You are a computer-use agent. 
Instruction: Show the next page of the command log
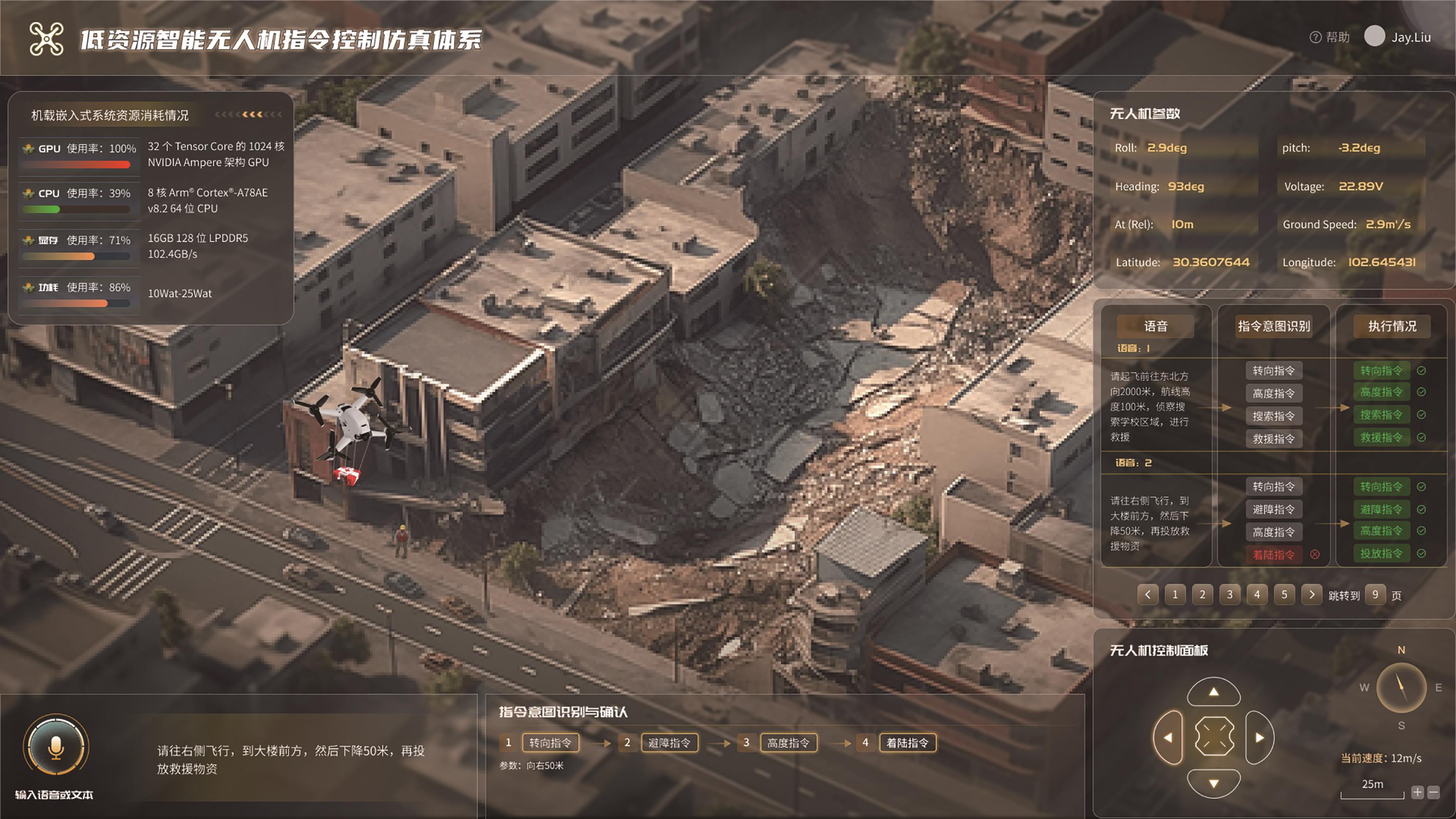(x=1312, y=594)
